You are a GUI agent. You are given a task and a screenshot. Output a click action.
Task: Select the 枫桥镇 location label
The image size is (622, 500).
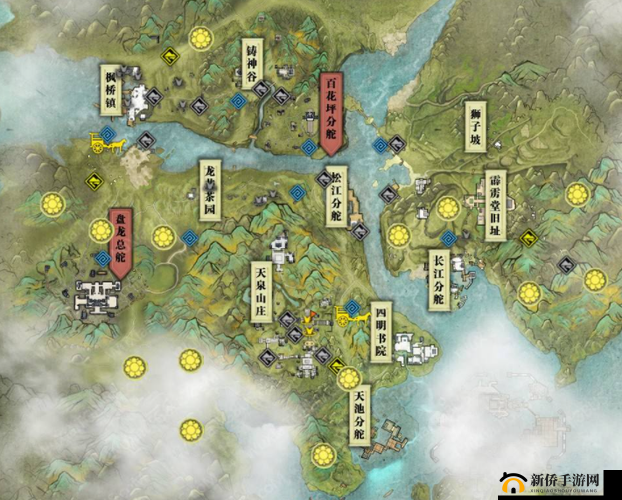pyautogui.click(x=110, y=89)
